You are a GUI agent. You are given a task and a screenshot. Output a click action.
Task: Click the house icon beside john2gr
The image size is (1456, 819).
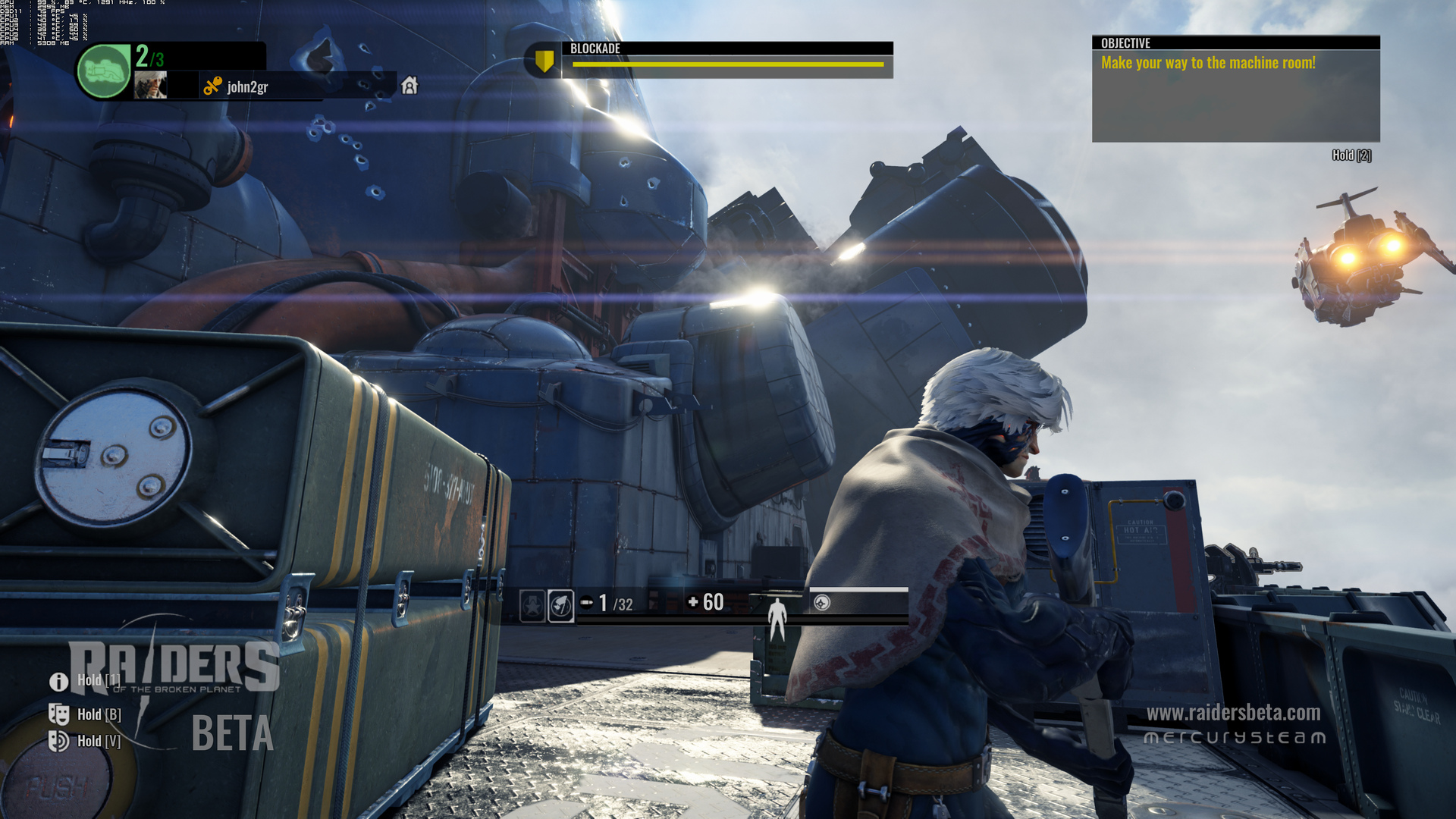(409, 86)
